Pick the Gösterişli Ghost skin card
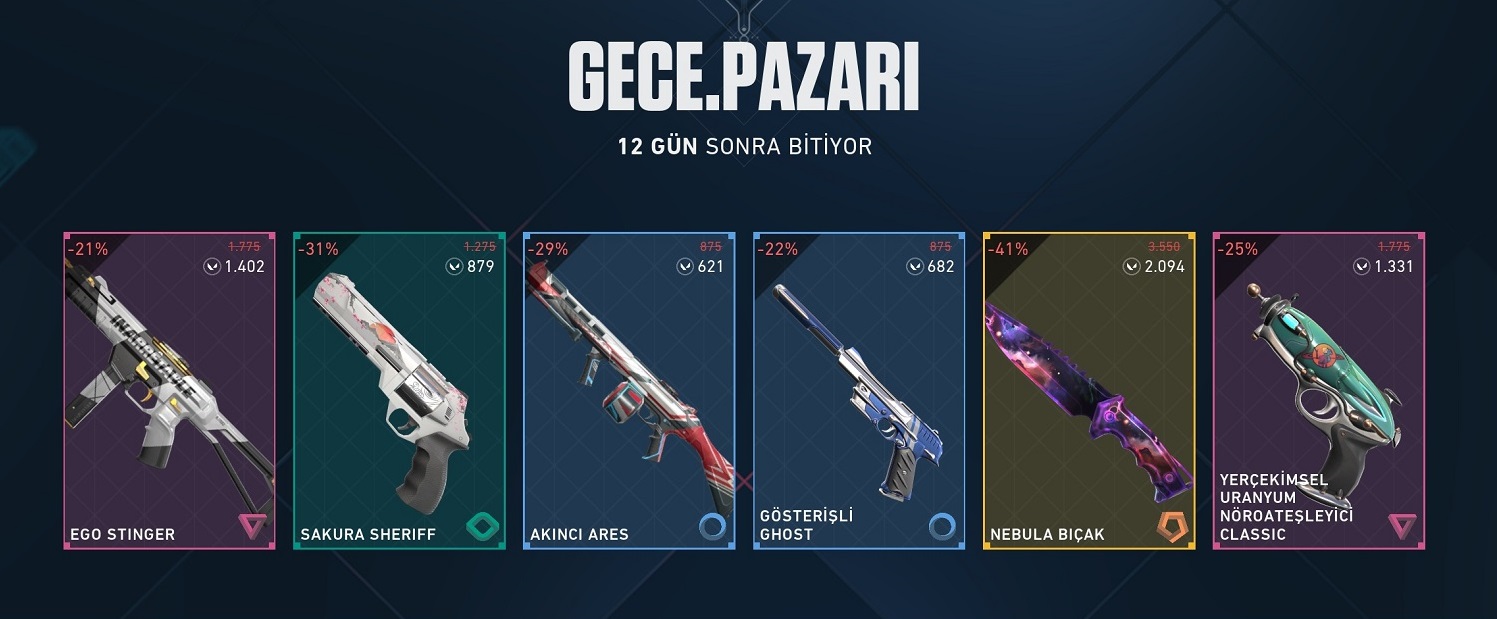 859,391
